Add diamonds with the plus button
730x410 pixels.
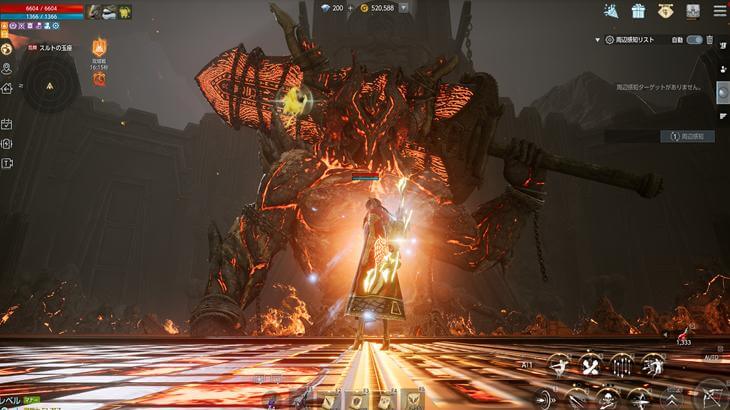tap(350, 8)
